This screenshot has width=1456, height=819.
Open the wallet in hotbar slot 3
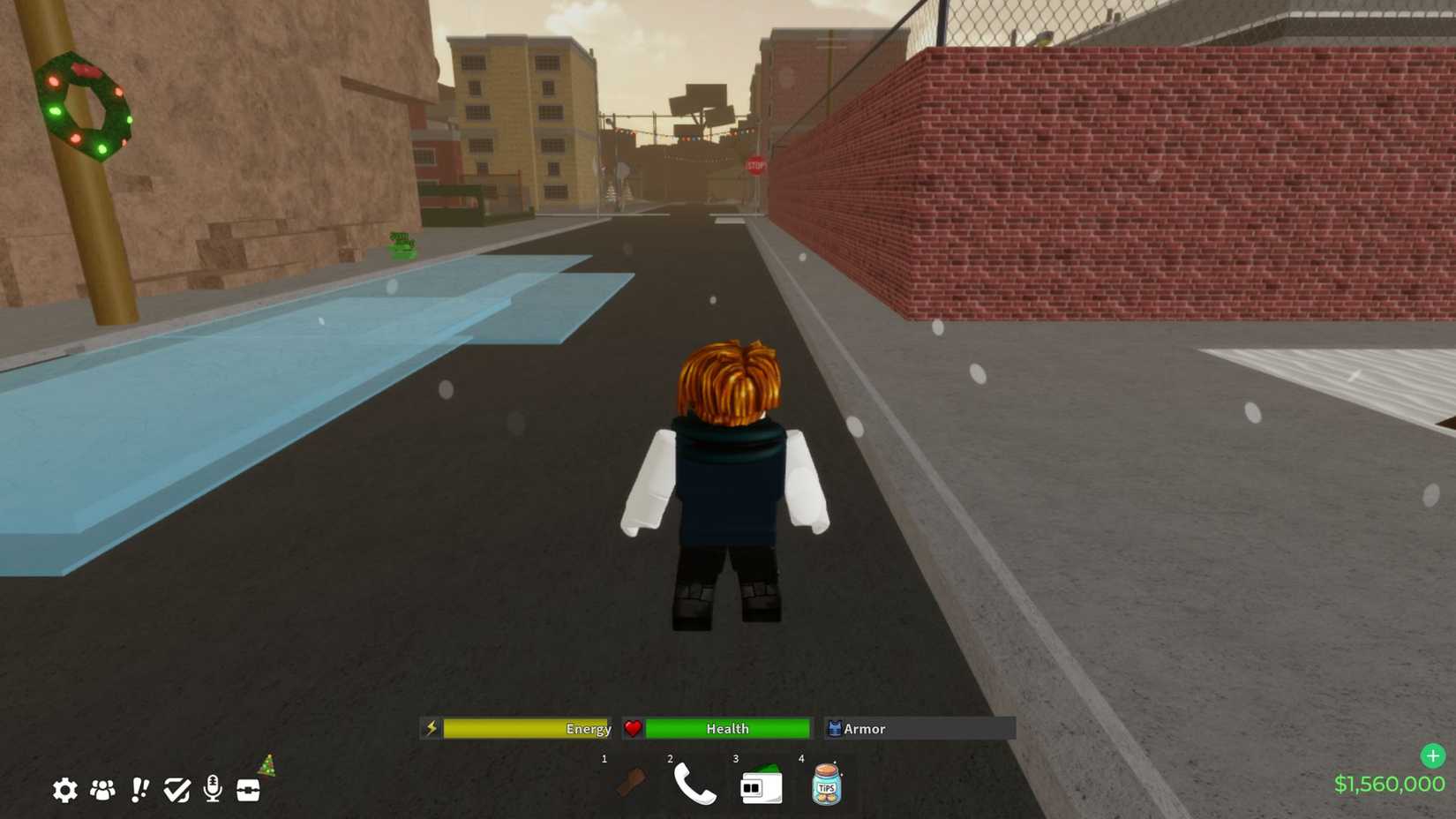pos(761,785)
